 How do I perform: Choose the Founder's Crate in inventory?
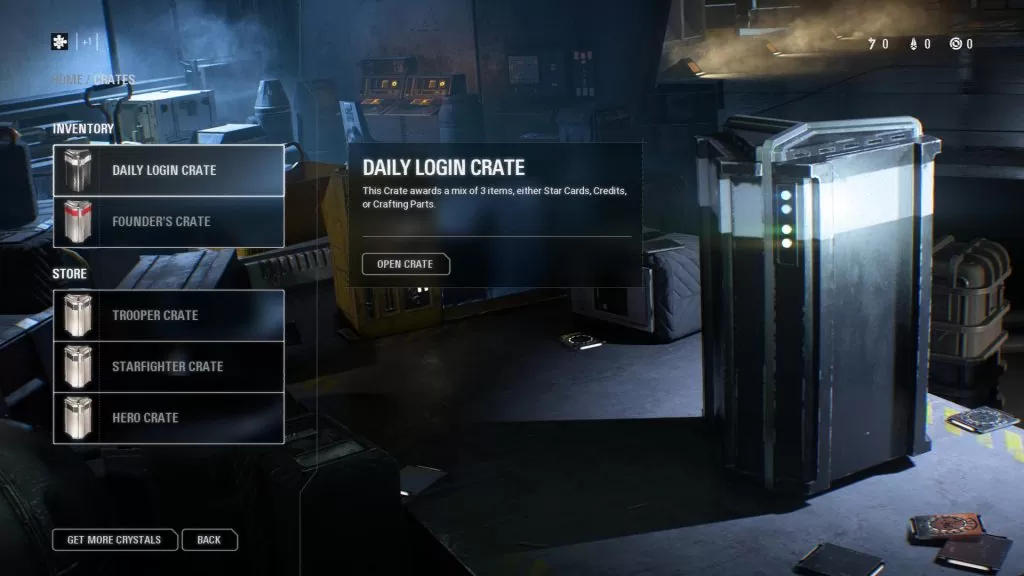pos(168,221)
